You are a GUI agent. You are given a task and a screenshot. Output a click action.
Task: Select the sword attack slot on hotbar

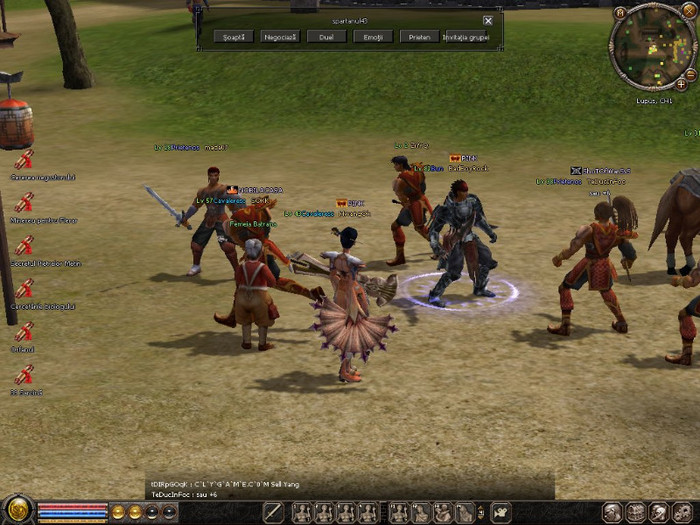coord(274,513)
